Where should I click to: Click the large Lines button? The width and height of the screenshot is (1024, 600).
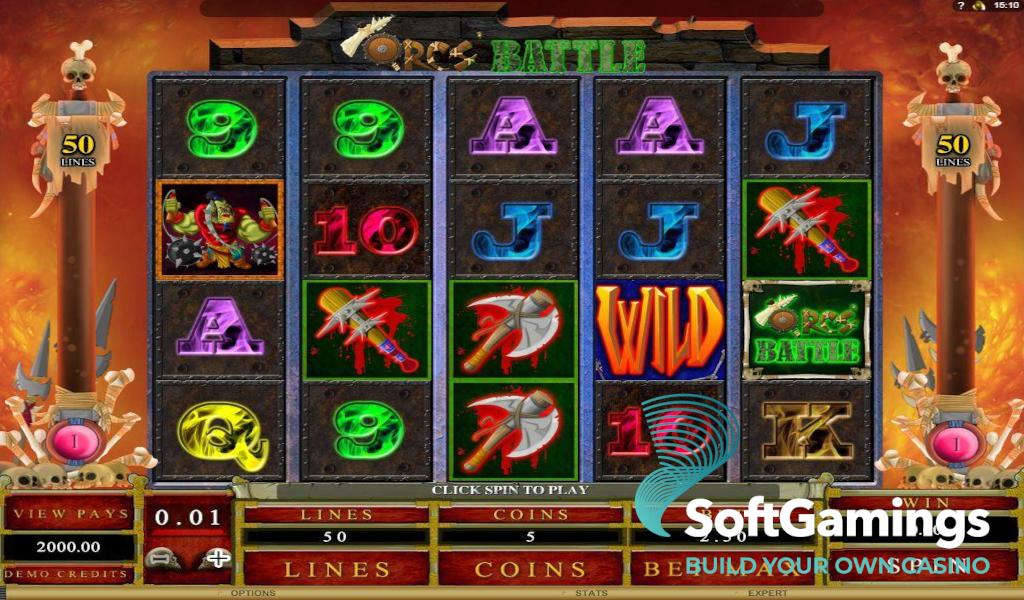pyautogui.click(x=337, y=569)
